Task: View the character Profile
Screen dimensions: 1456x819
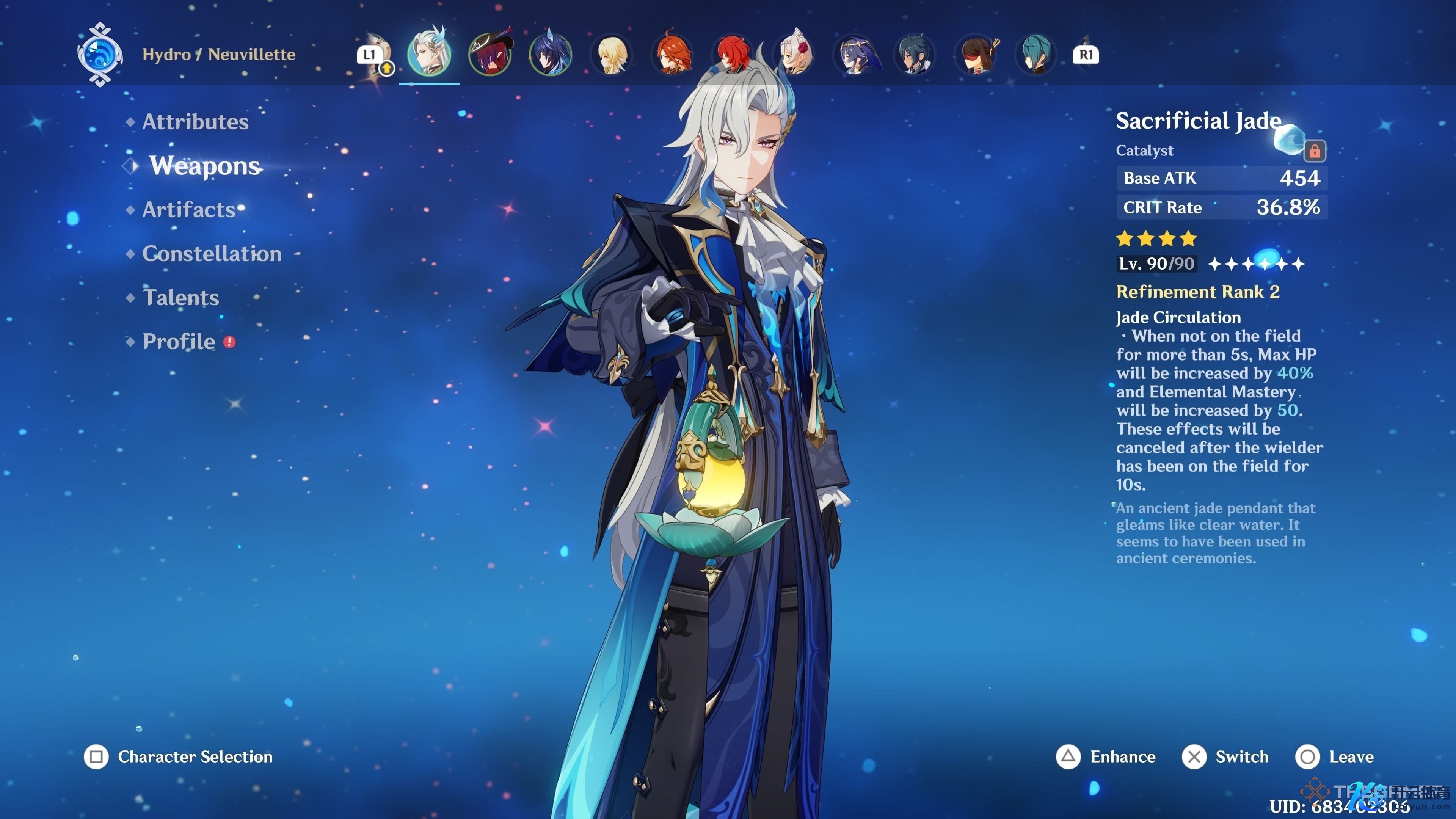Action: 179,341
